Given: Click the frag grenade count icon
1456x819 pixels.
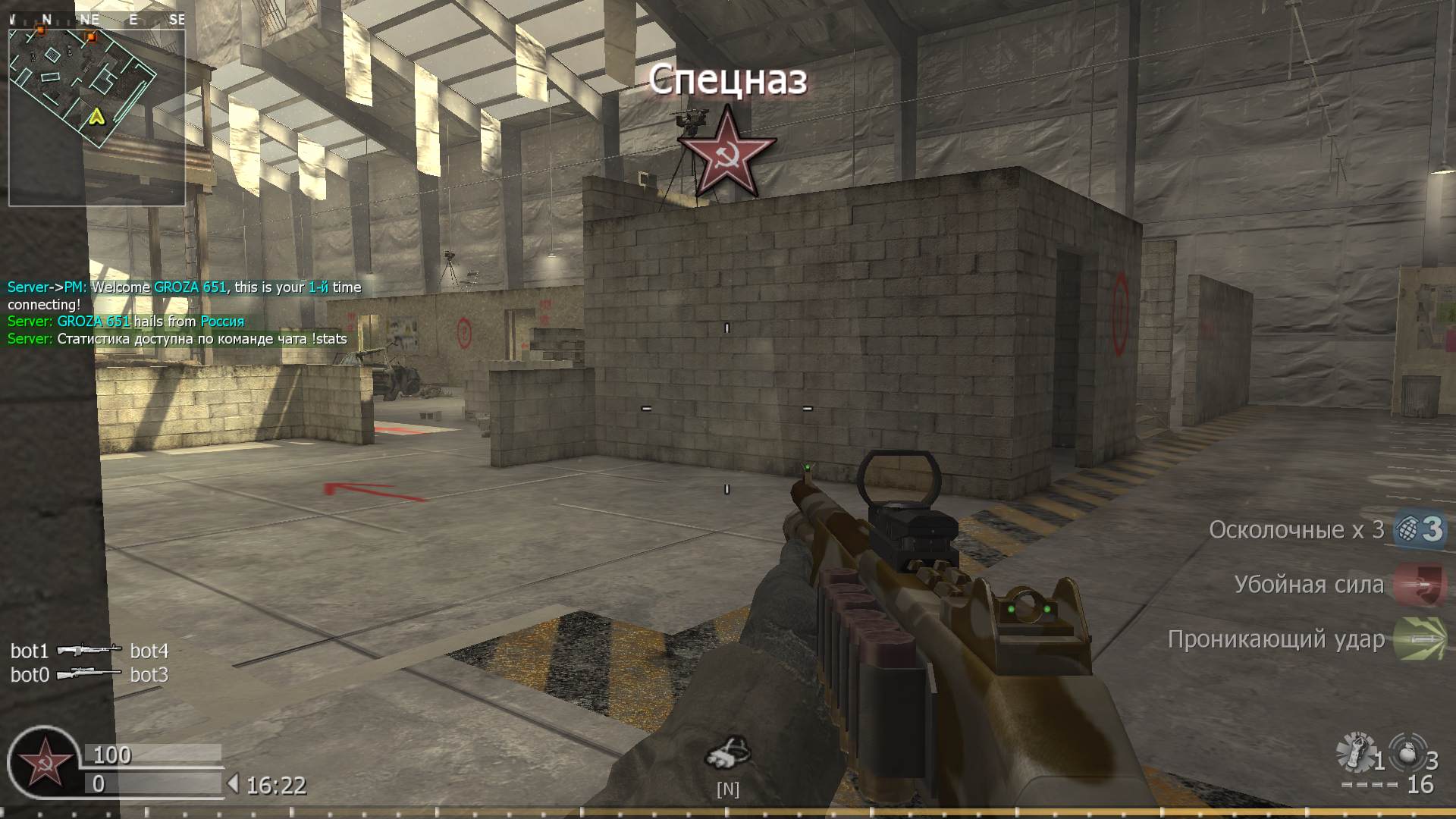Looking at the screenshot, I should 1409,754.
